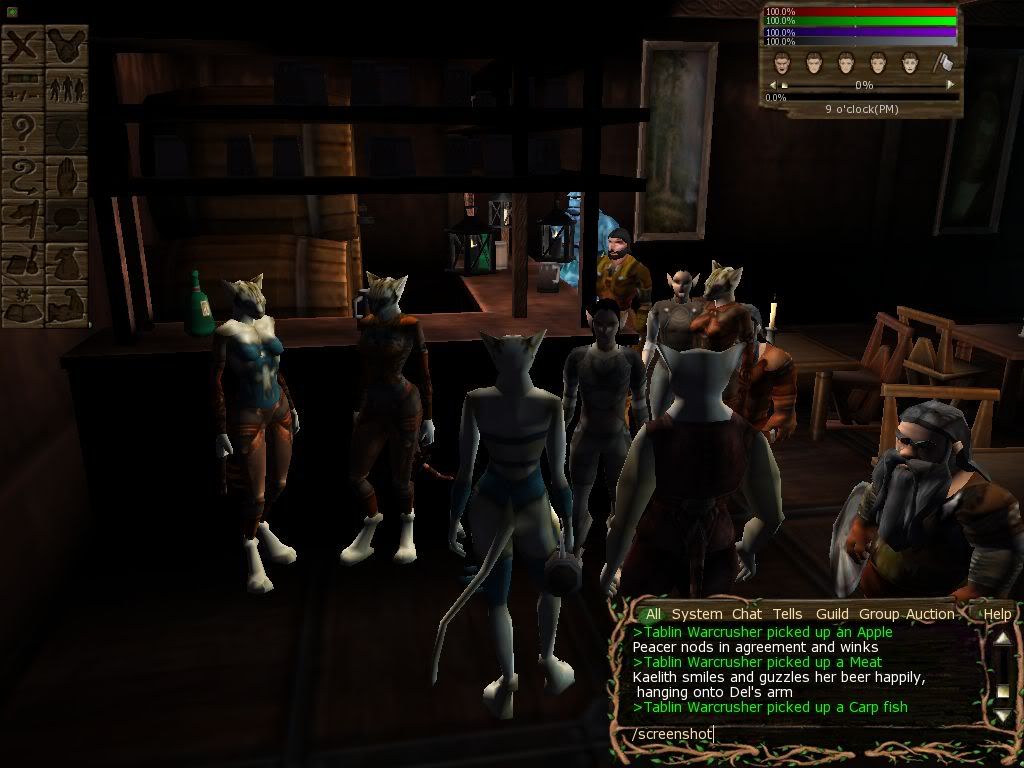Viewport: 1024px width, 768px height.
Task: Open the Group chat tab
Action: click(x=879, y=614)
